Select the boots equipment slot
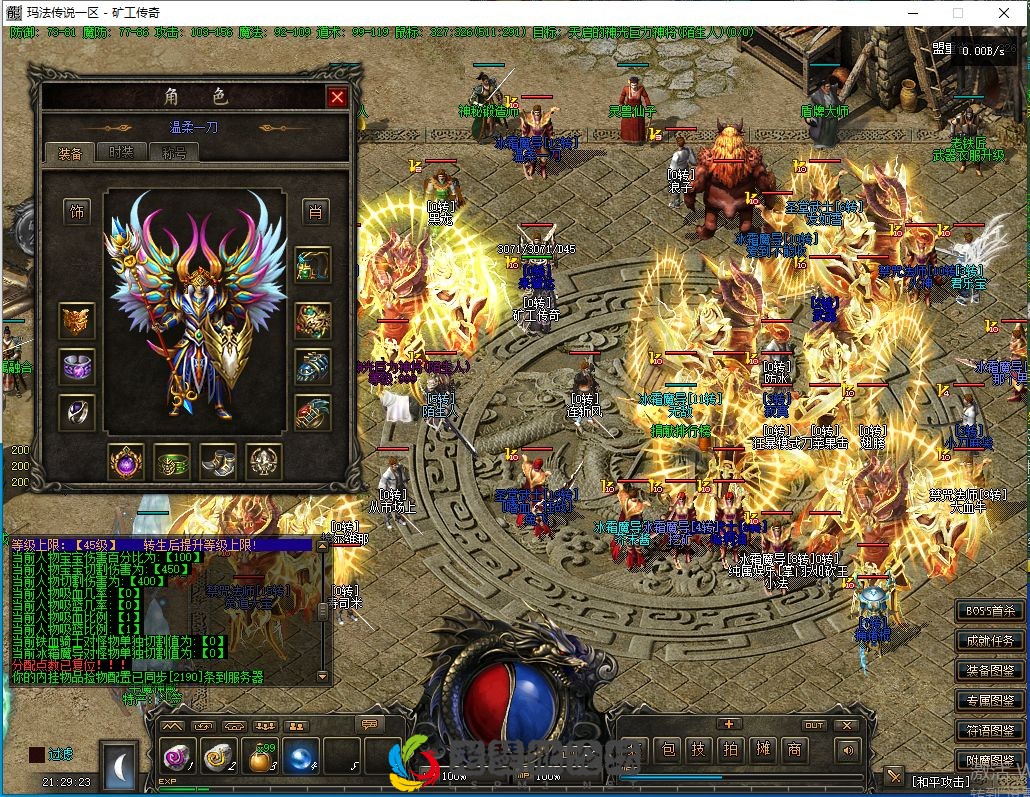This screenshot has height=797, width=1030. (217, 461)
